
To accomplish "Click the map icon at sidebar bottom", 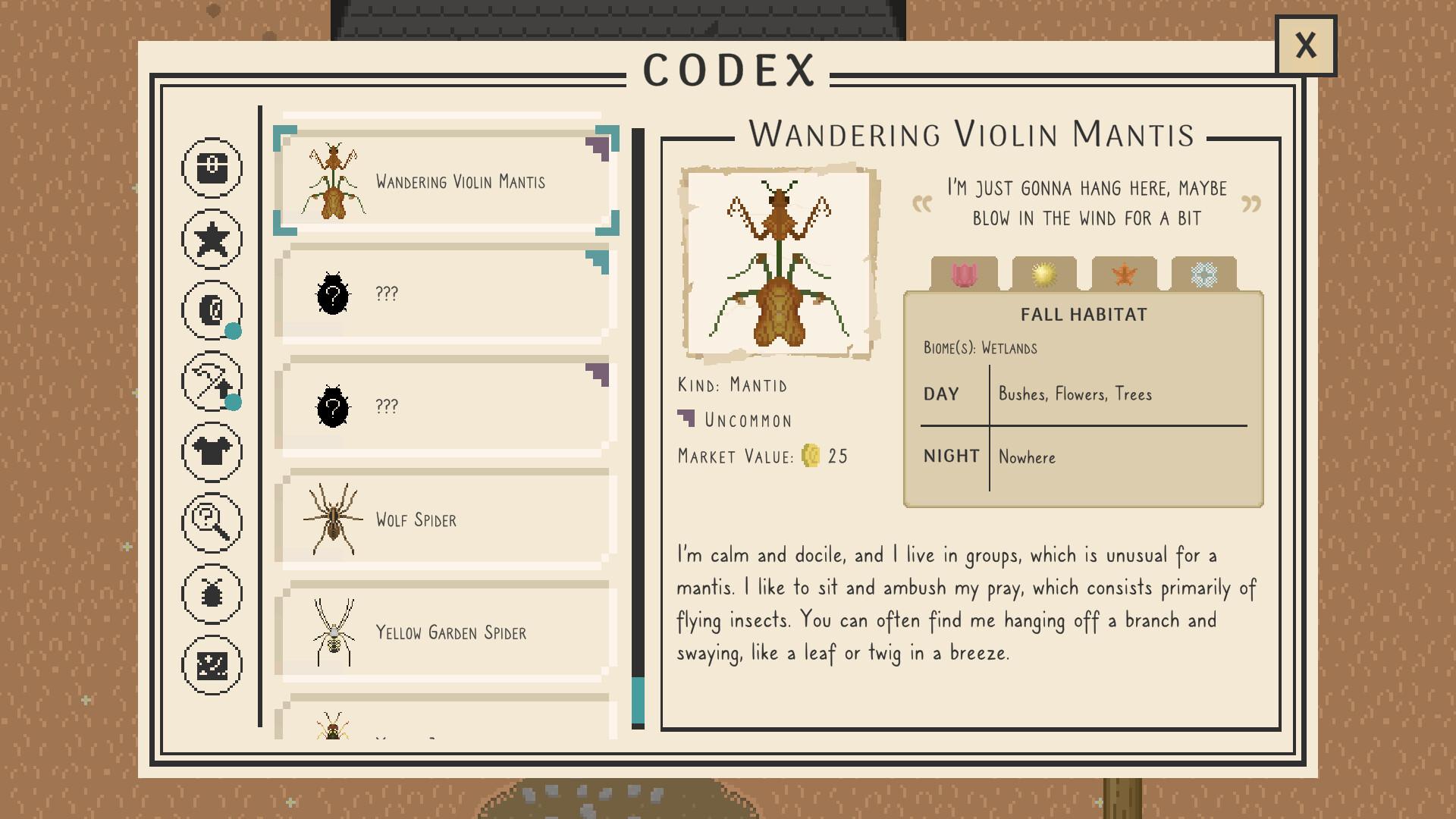I will coord(212,664).
